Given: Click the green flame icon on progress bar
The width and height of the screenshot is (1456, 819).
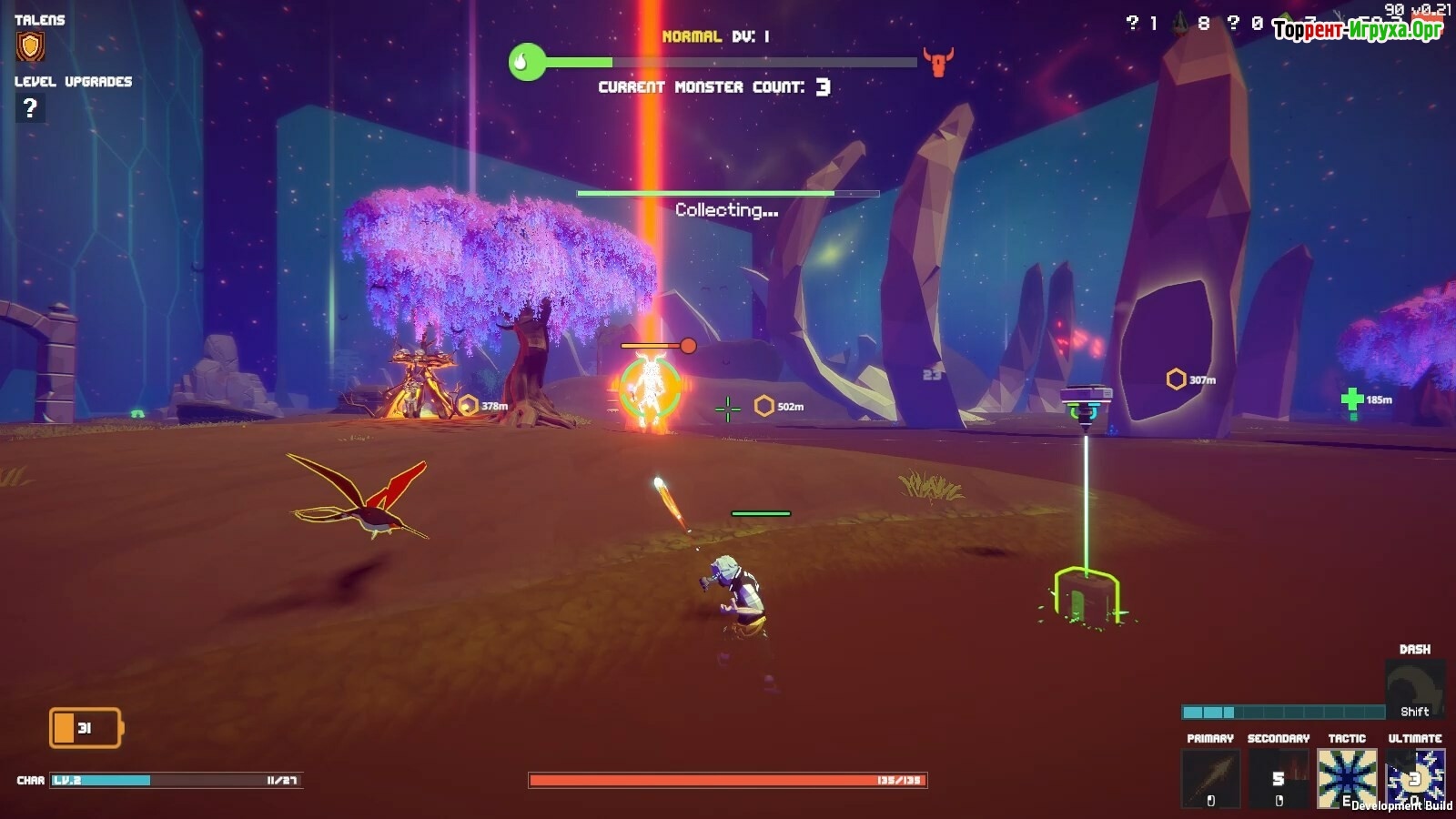Looking at the screenshot, I should tap(525, 62).
